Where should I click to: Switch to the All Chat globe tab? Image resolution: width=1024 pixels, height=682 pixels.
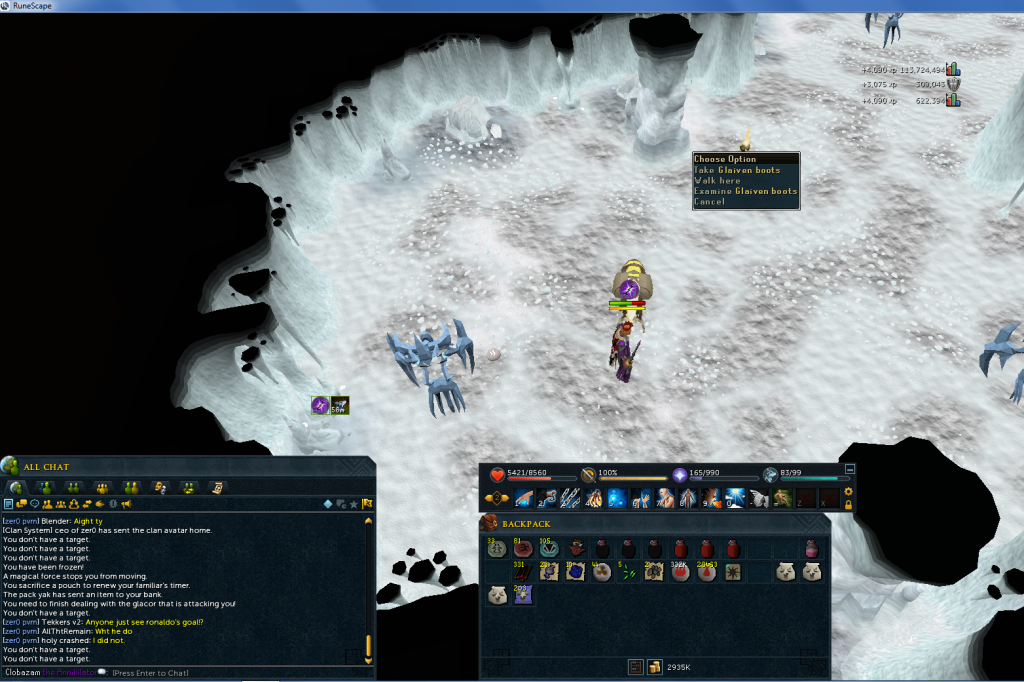pos(17,487)
